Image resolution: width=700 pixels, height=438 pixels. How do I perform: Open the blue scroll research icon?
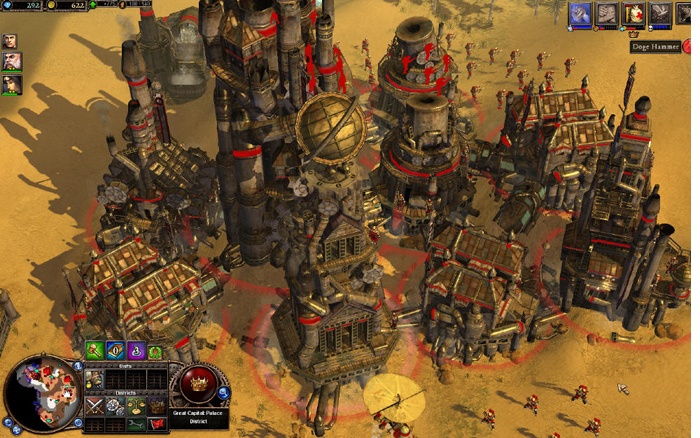[x=116, y=350]
